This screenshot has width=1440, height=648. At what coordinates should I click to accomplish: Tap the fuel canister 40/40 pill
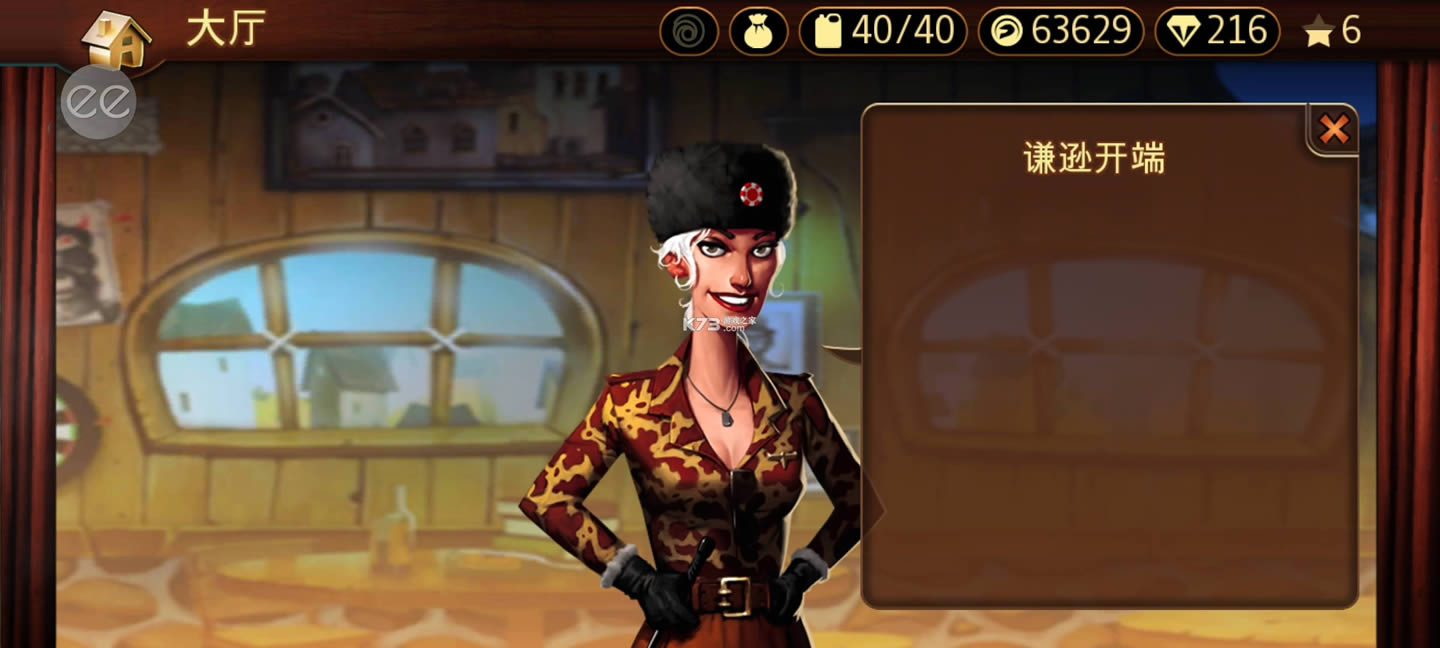[x=883, y=31]
